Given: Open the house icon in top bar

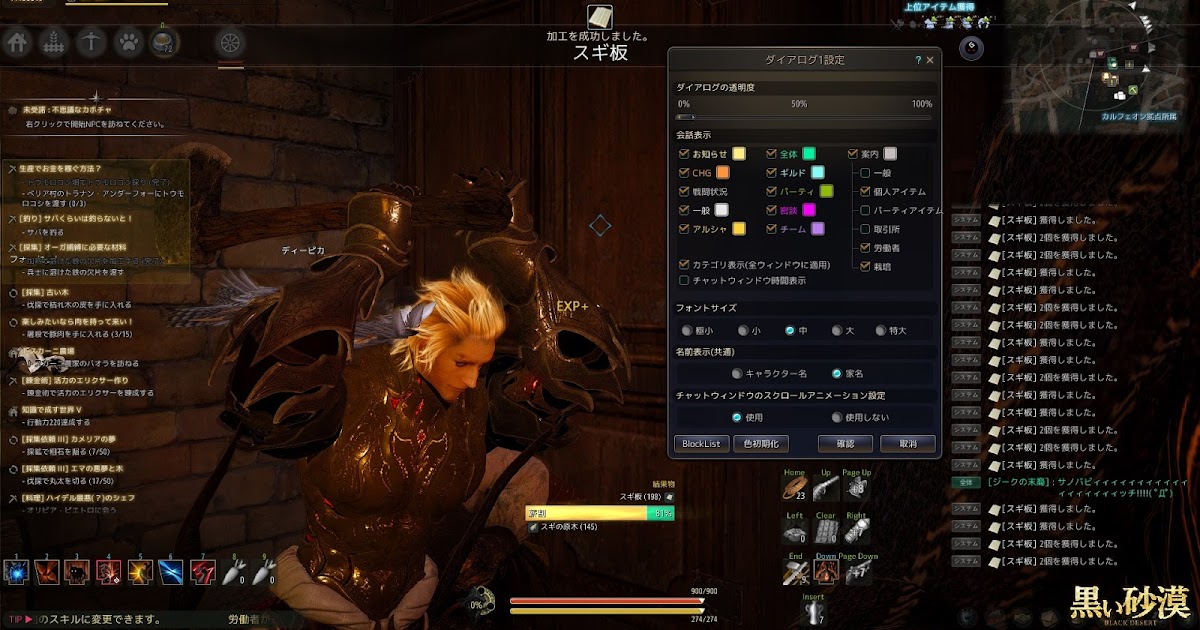Looking at the screenshot, I should point(17,42).
